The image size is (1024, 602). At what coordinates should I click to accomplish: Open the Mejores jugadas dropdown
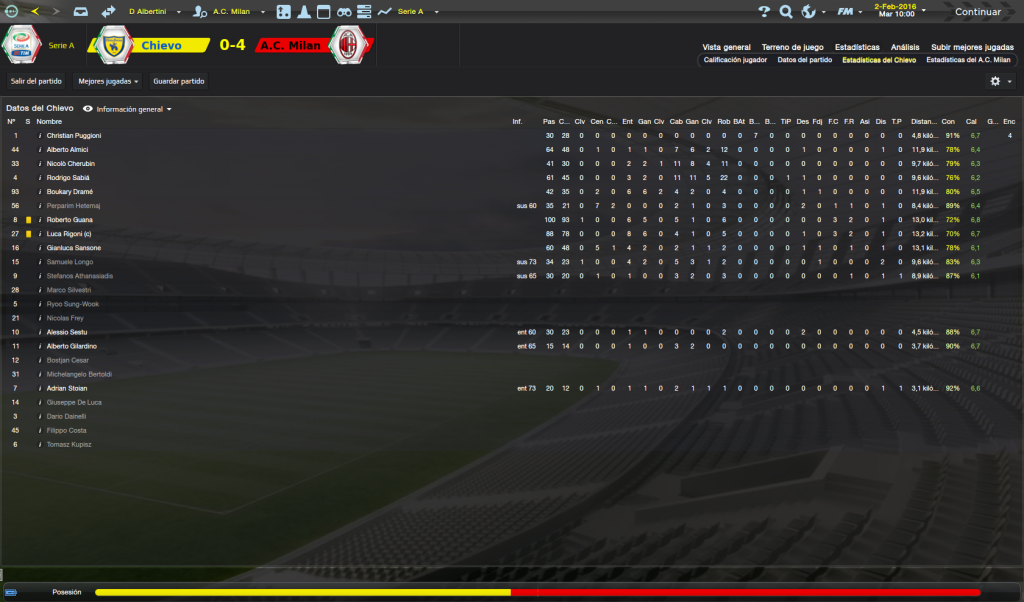pyautogui.click(x=108, y=80)
